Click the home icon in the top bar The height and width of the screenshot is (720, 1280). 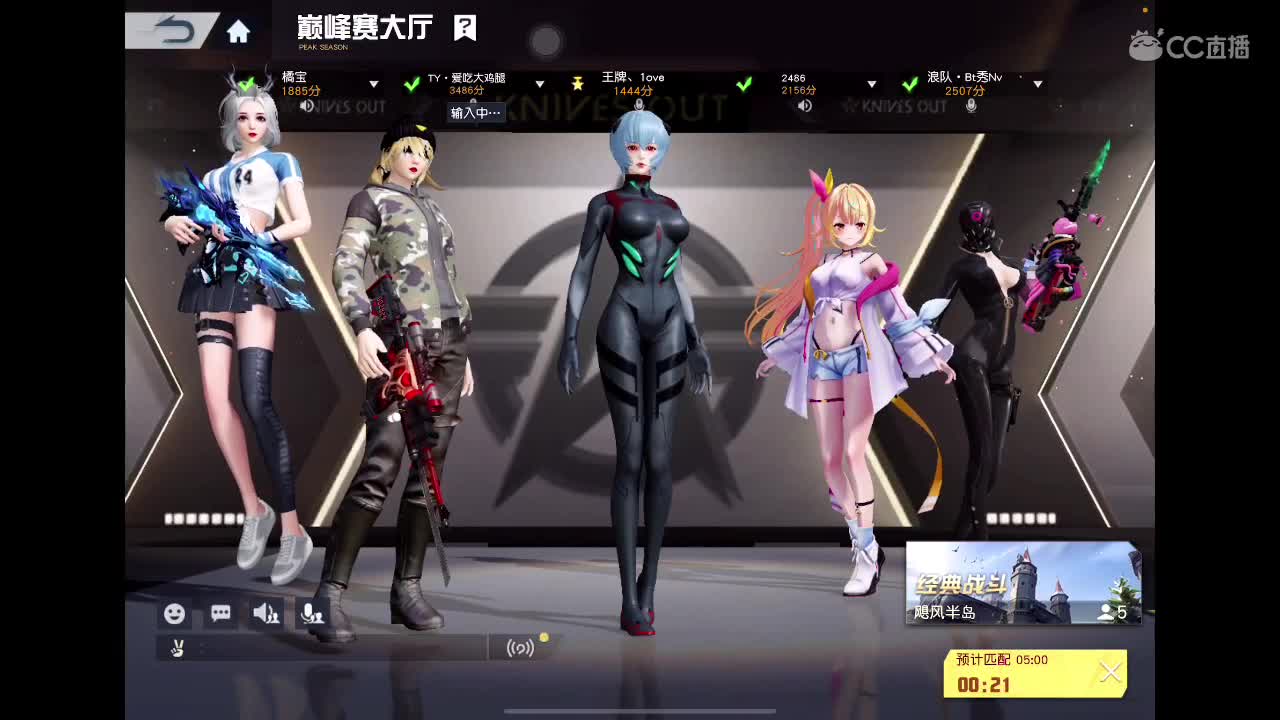237,31
